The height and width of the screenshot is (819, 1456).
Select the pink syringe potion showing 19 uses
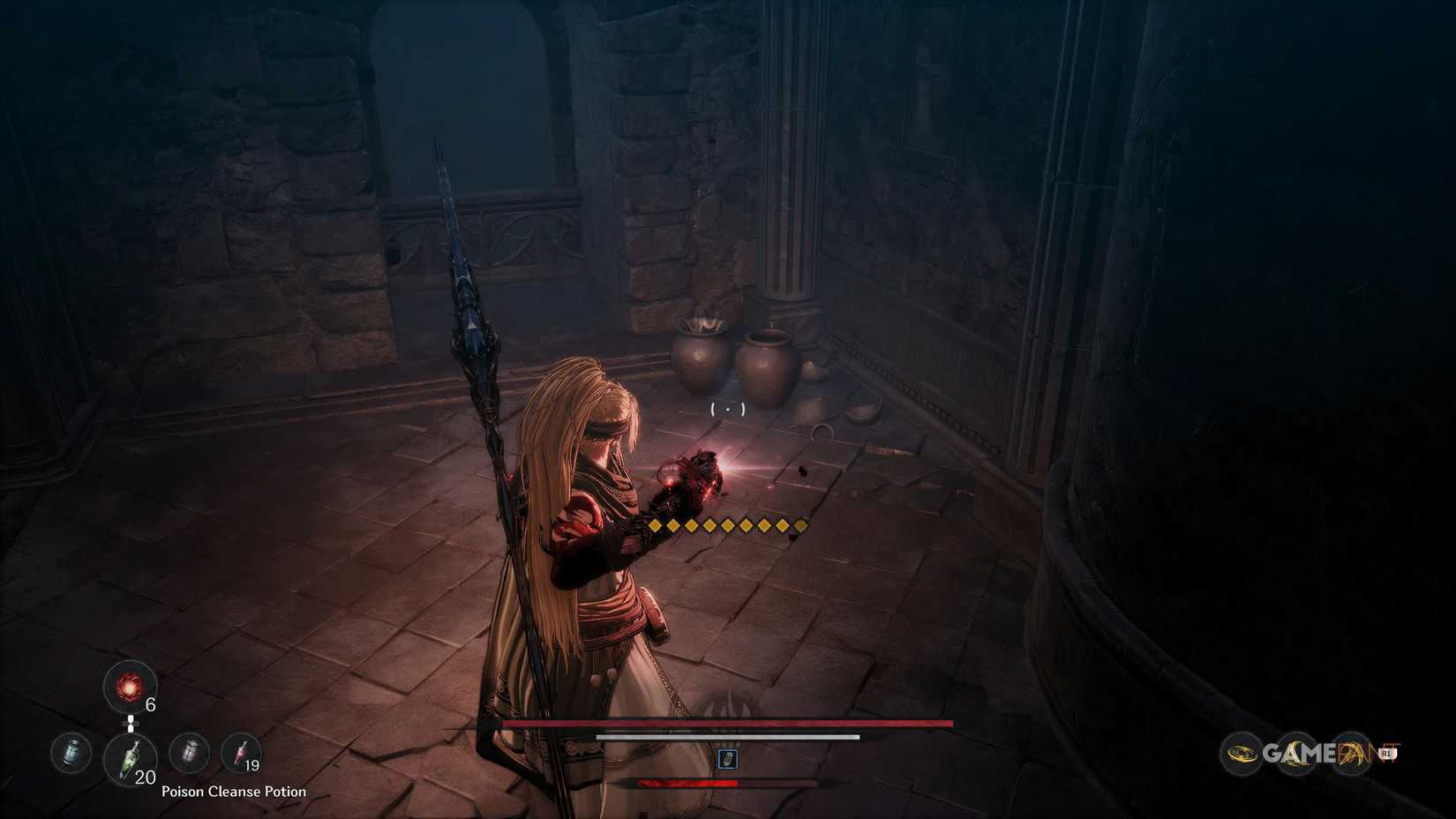click(241, 753)
